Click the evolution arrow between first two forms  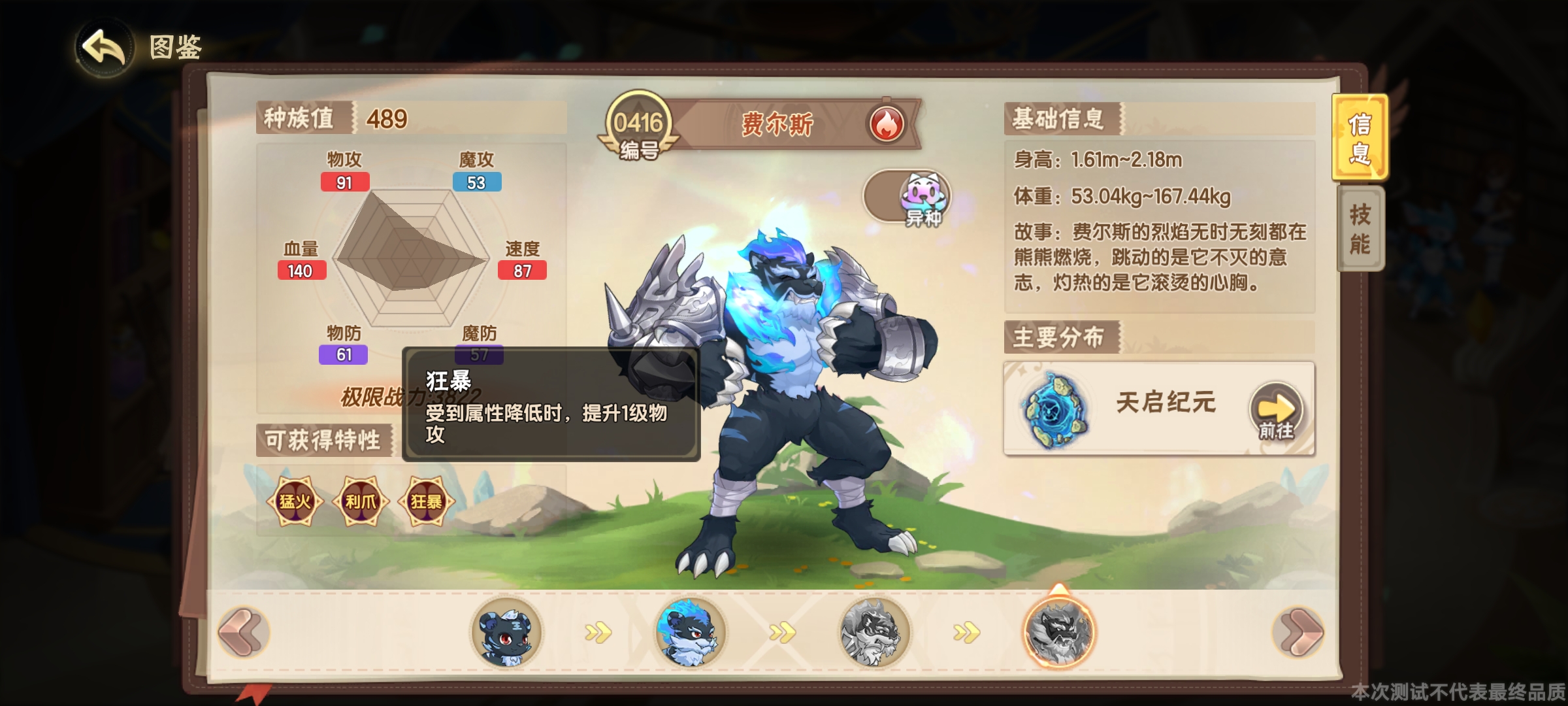[600, 633]
